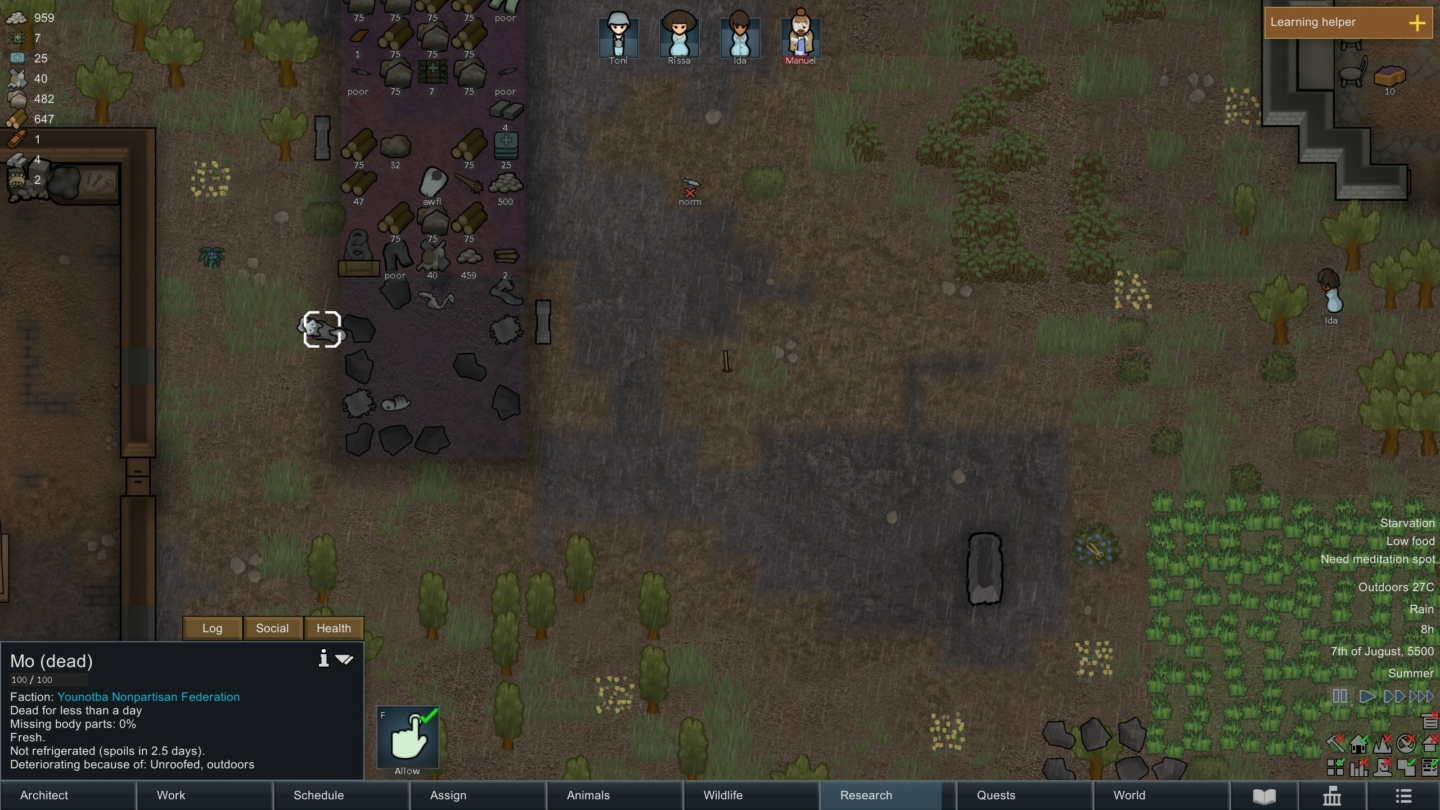The height and width of the screenshot is (810, 1440).
Task: Enable the auto-rebuild hammer toggle
Action: [x=1335, y=744]
